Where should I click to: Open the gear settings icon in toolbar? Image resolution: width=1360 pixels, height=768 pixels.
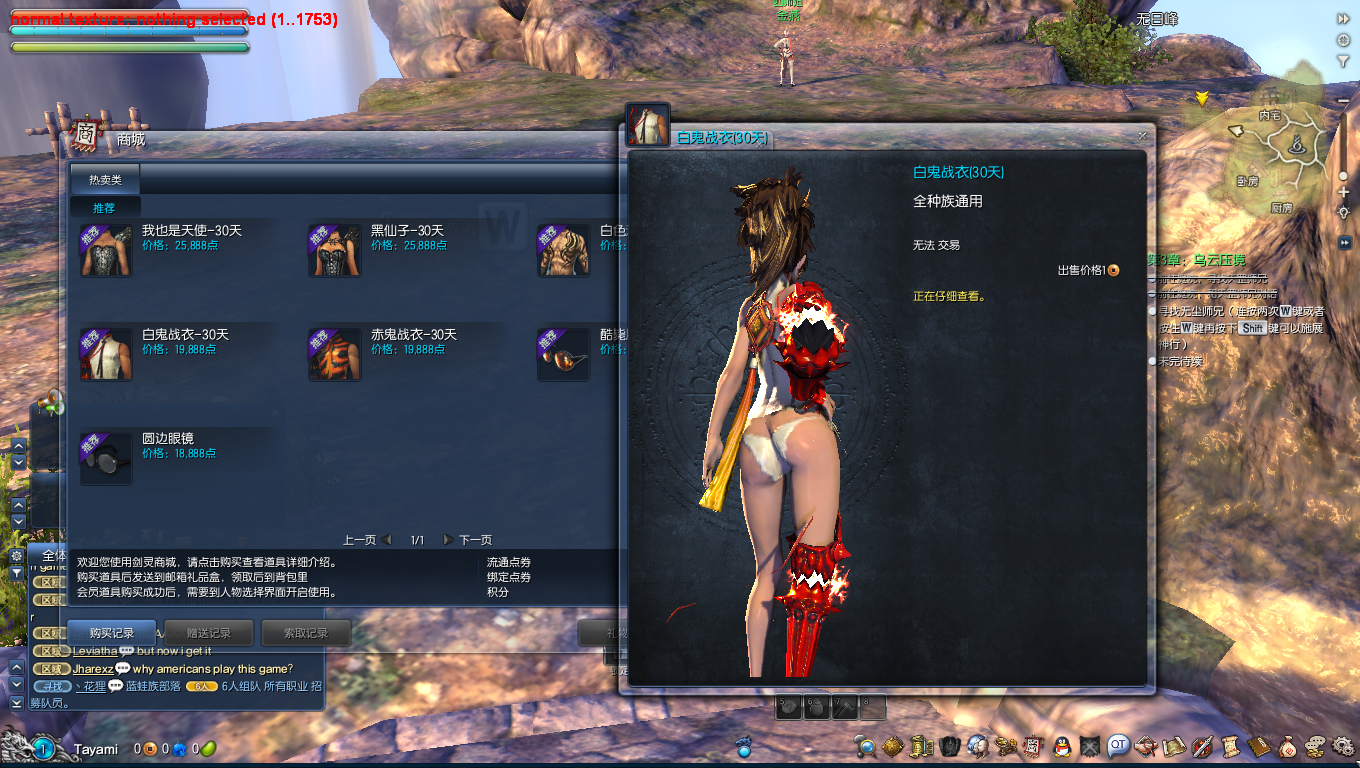1339,746
